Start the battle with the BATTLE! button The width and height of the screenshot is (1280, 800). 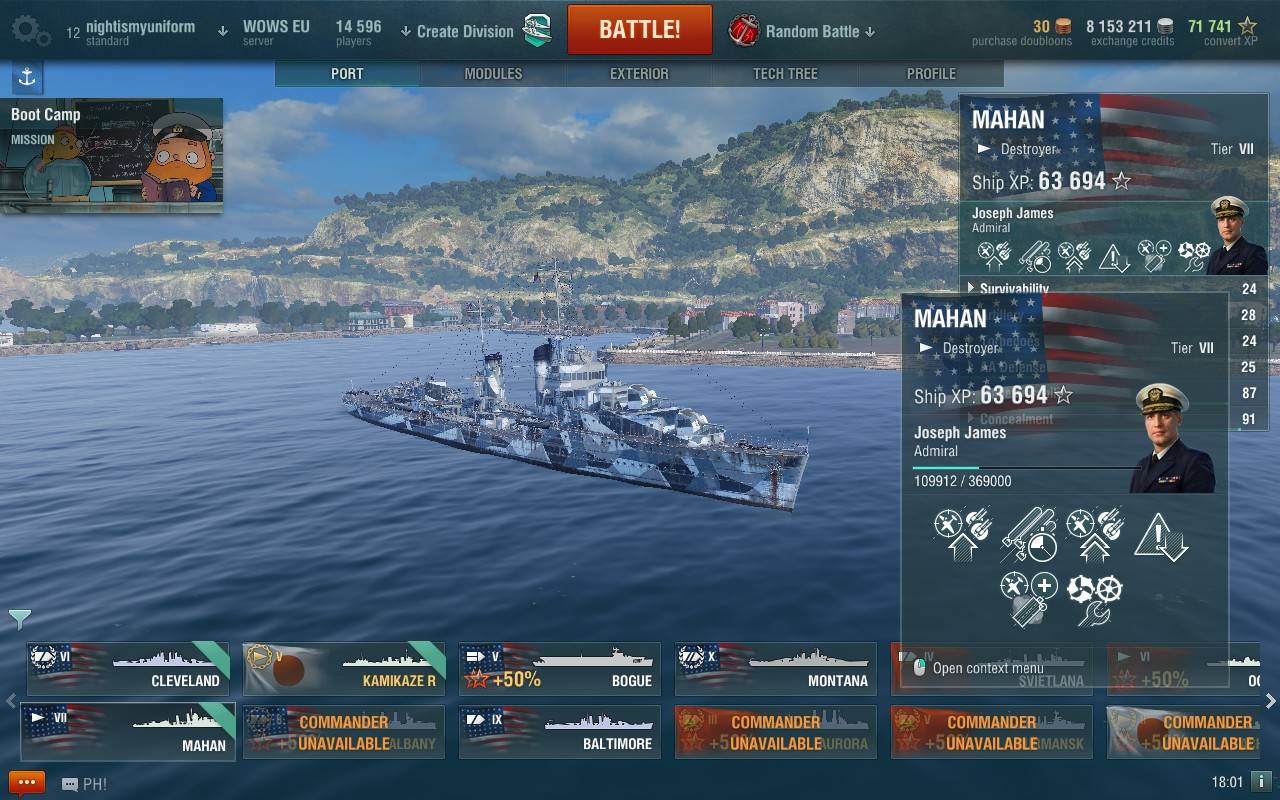click(639, 30)
